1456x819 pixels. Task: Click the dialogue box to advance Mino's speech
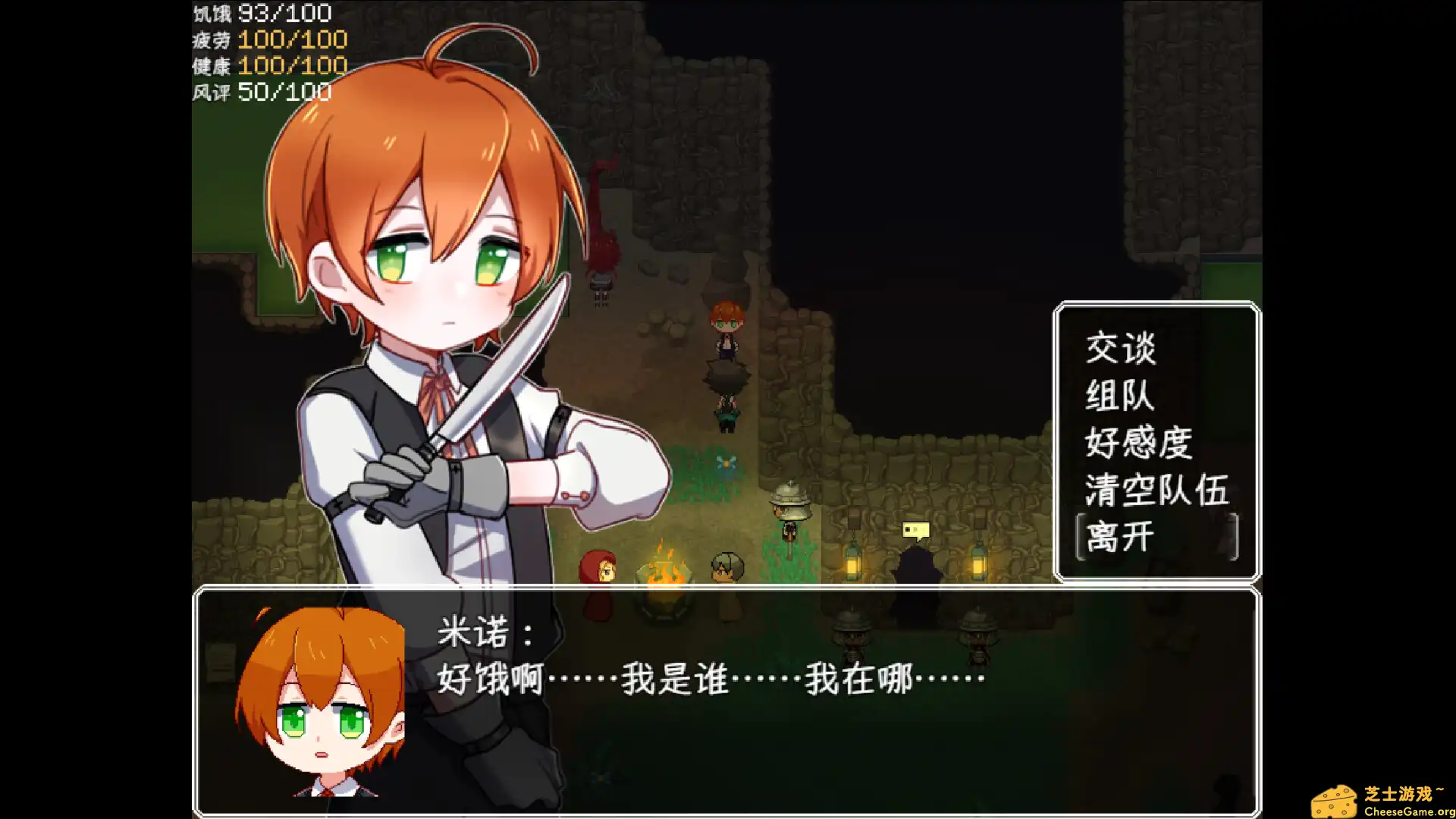coord(720,698)
